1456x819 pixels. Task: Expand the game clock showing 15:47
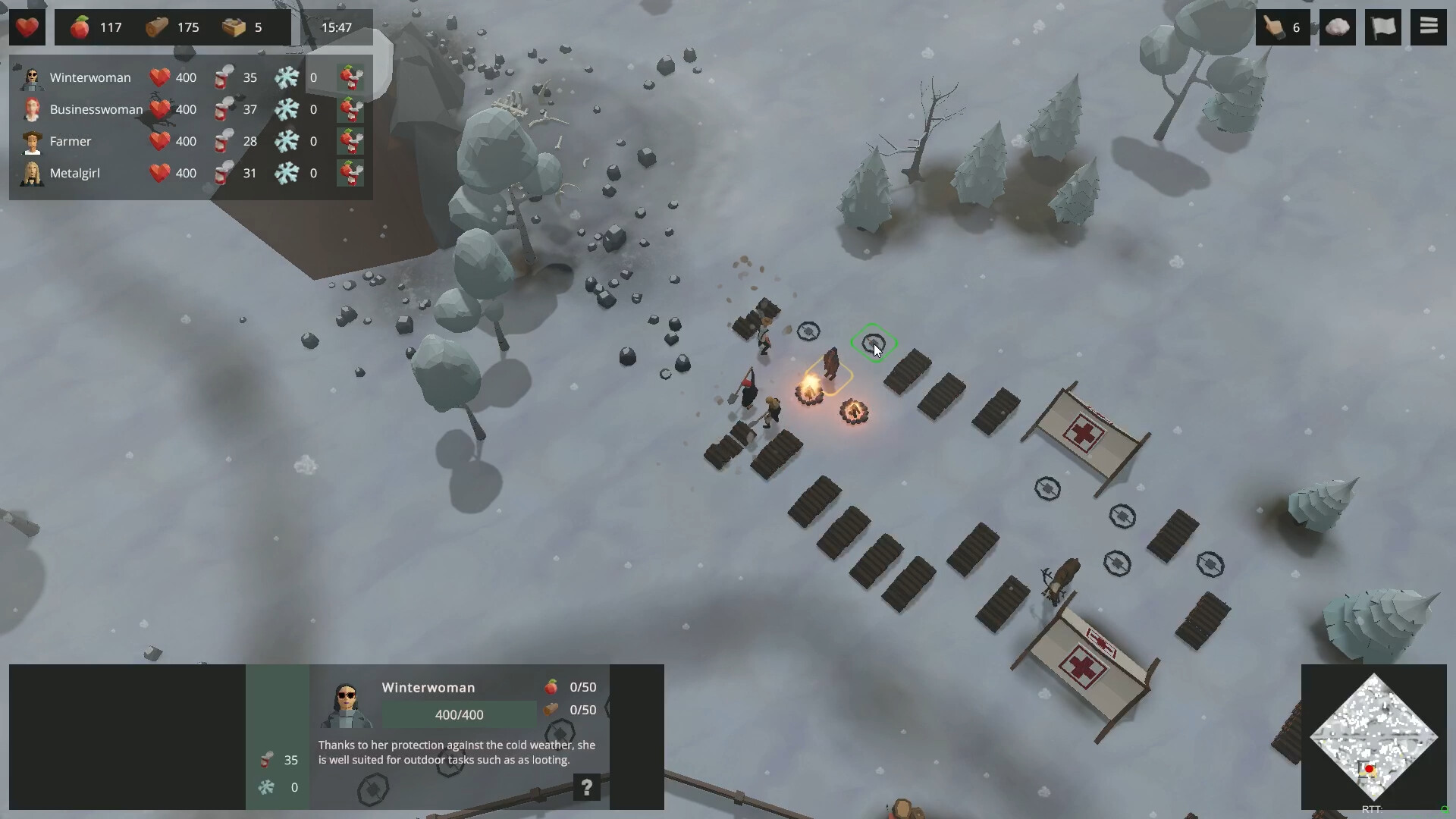pyautogui.click(x=336, y=27)
